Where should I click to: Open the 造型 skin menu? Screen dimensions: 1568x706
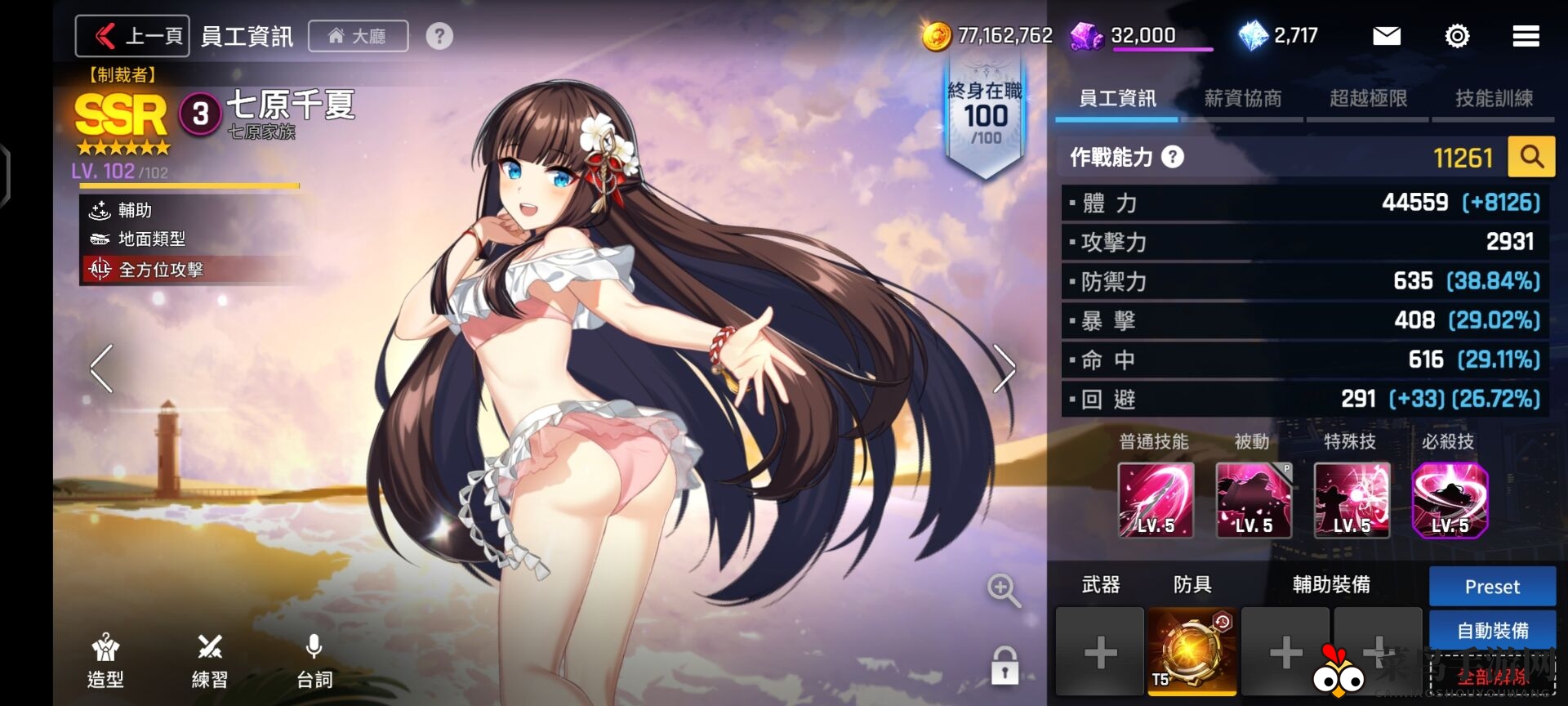[x=105, y=660]
